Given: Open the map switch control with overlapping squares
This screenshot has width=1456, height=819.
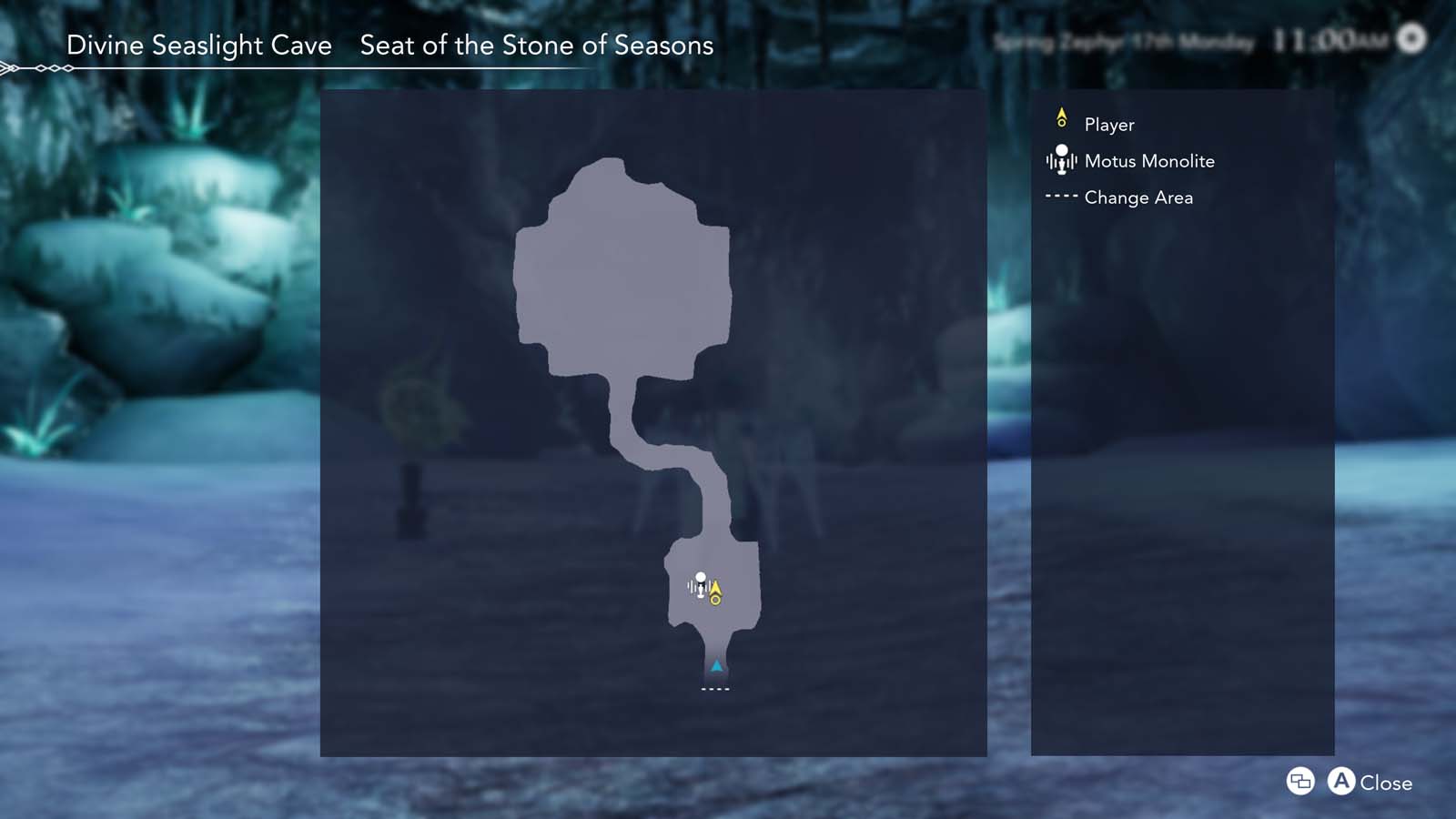Looking at the screenshot, I should pos(1299,782).
